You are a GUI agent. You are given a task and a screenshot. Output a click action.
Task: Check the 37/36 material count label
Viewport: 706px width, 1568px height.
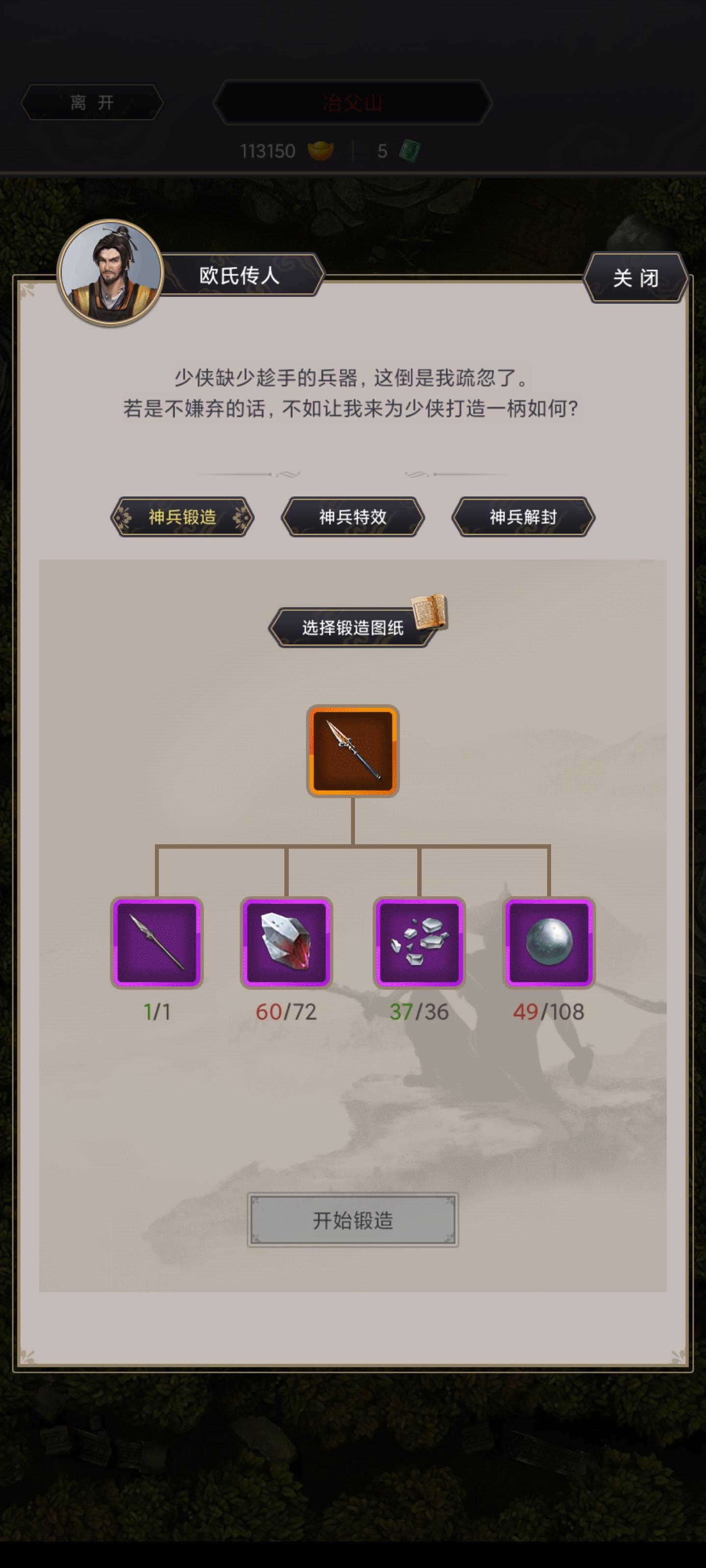click(420, 1011)
